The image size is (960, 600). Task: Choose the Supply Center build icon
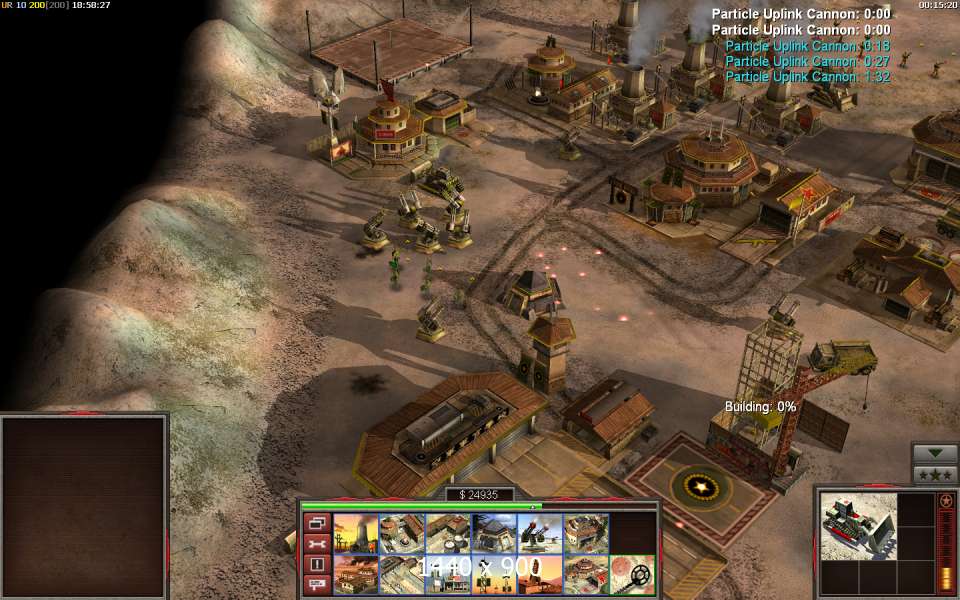[448, 533]
